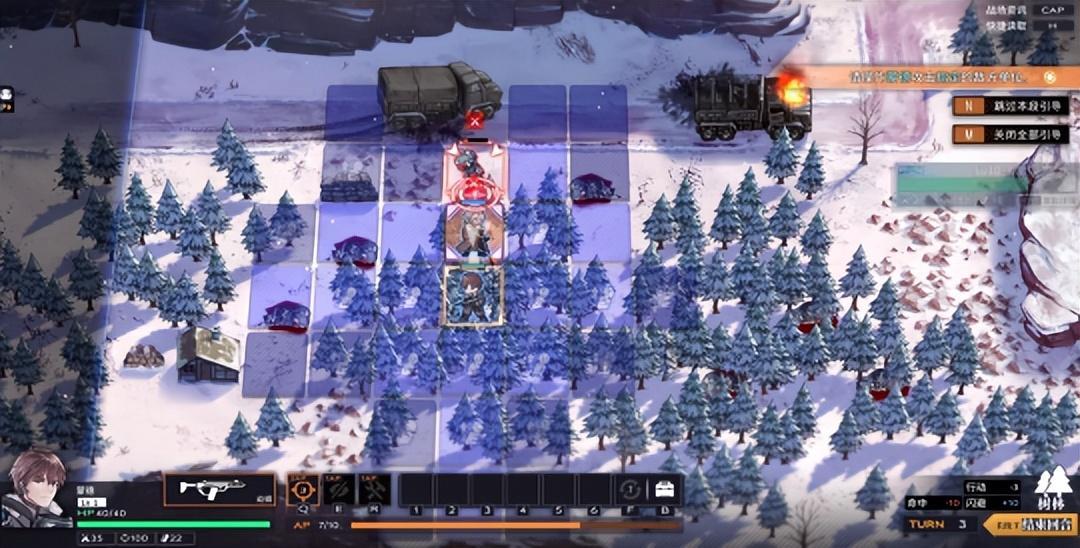Screen dimensions: 1080x548
Task: Use the crossed hammer and wrench skill
Action: pyautogui.click(x=373, y=489)
